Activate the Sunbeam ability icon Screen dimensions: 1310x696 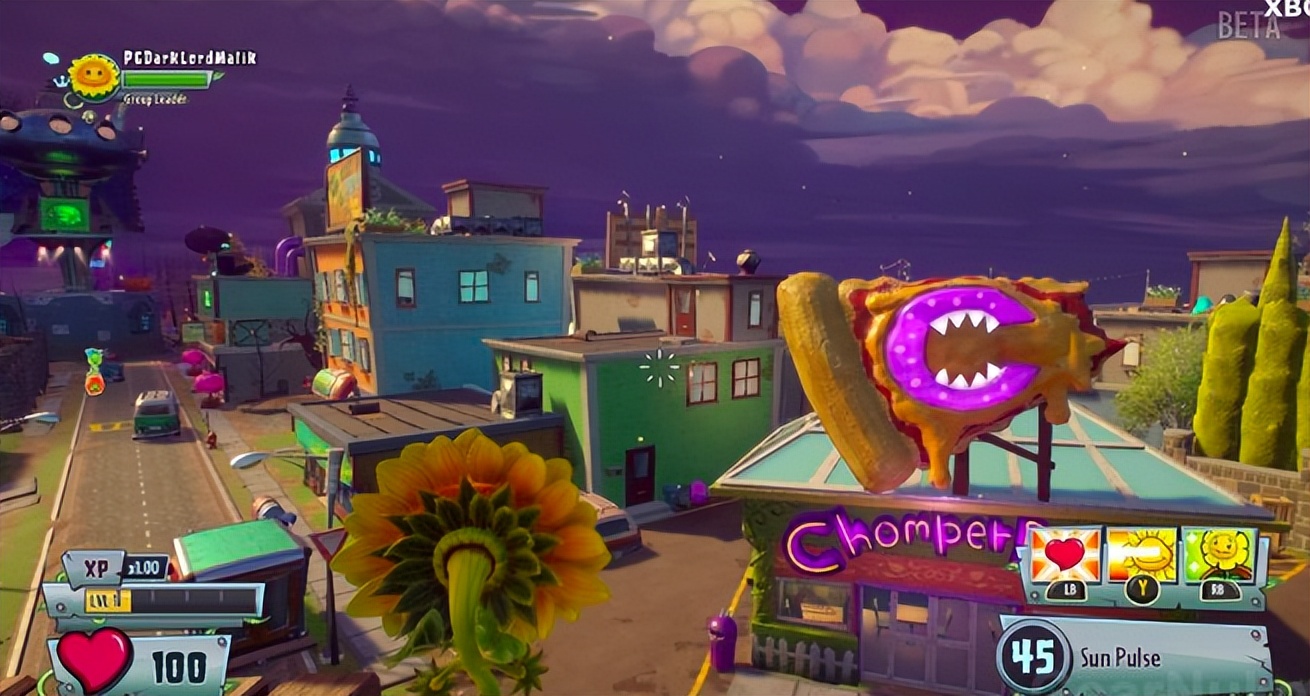pos(1142,556)
